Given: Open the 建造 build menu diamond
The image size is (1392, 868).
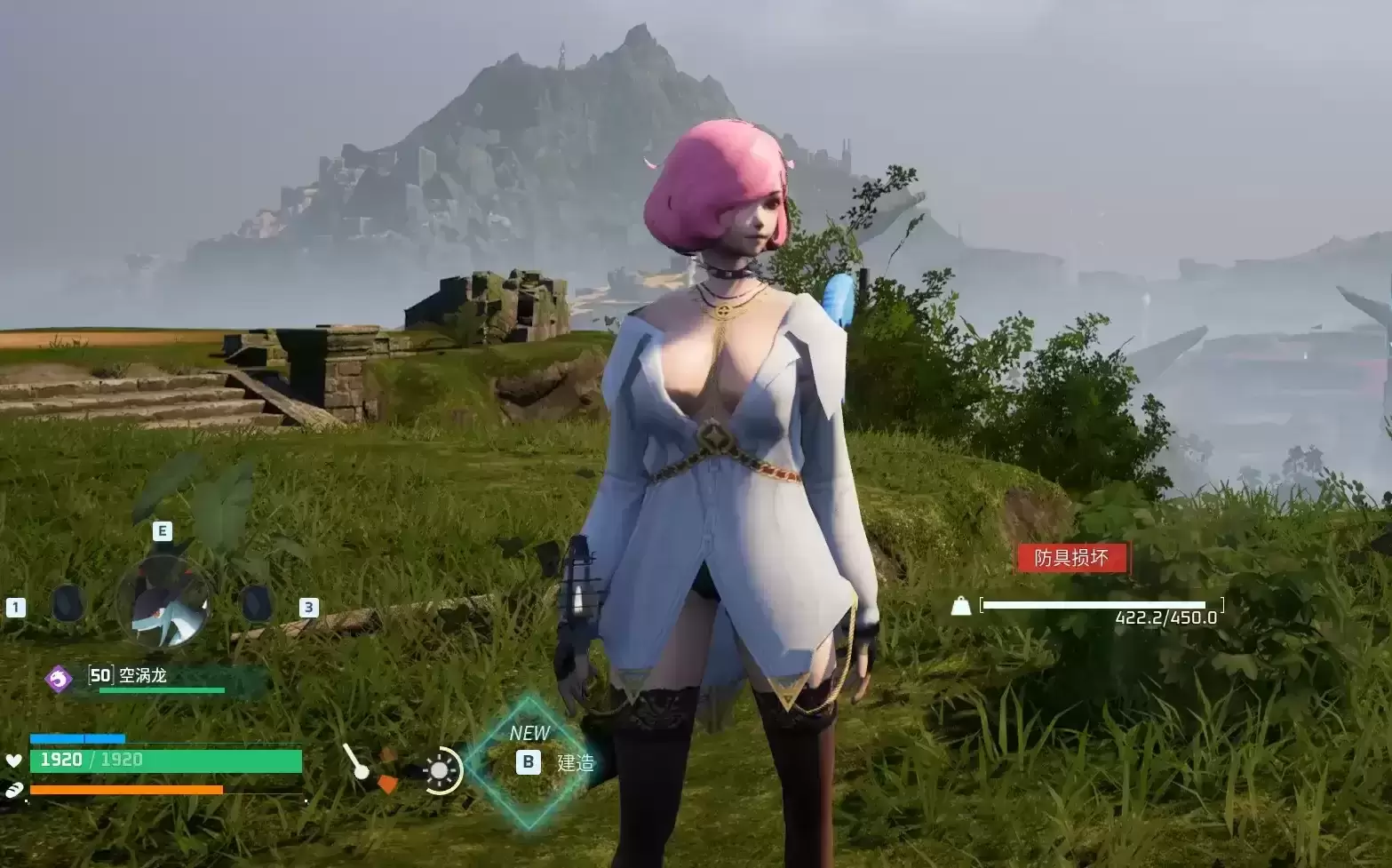Looking at the screenshot, I should coord(529,761).
